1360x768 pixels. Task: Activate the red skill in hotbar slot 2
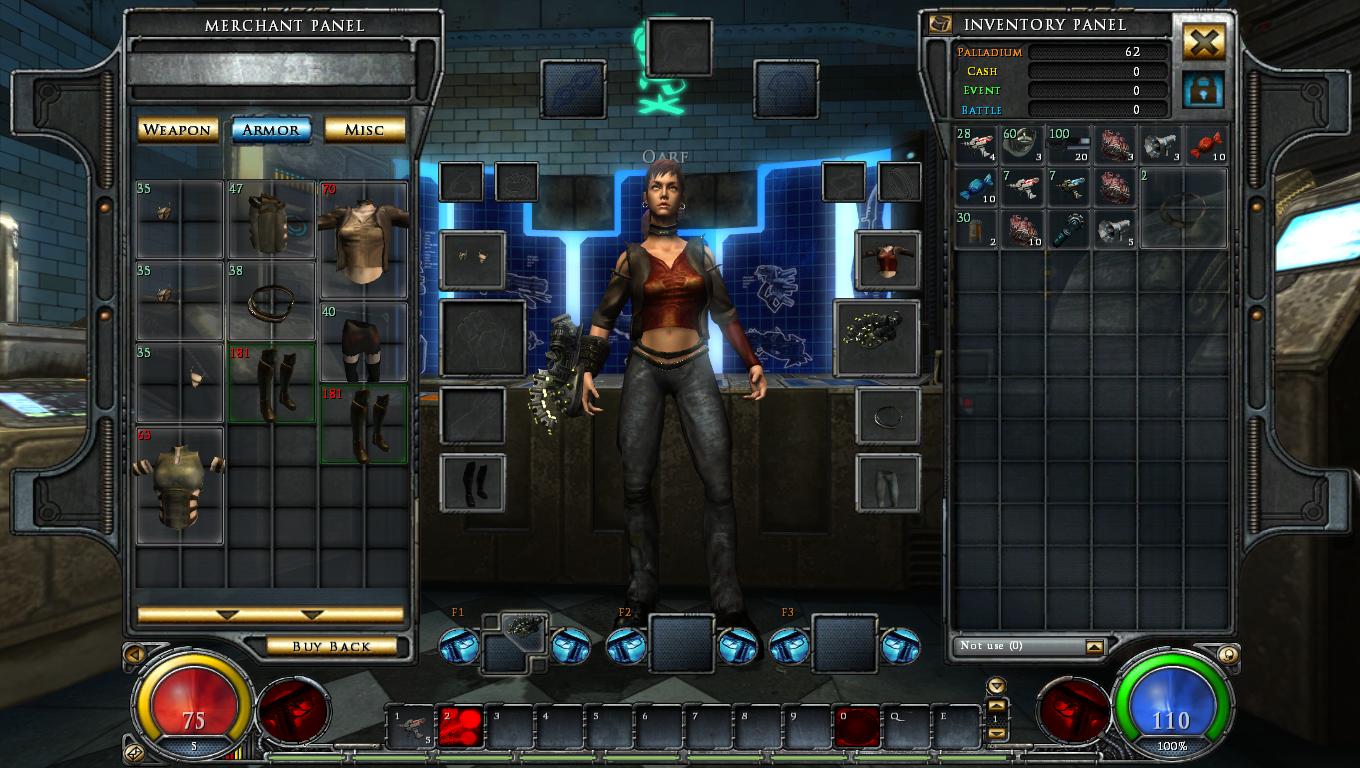460,727
